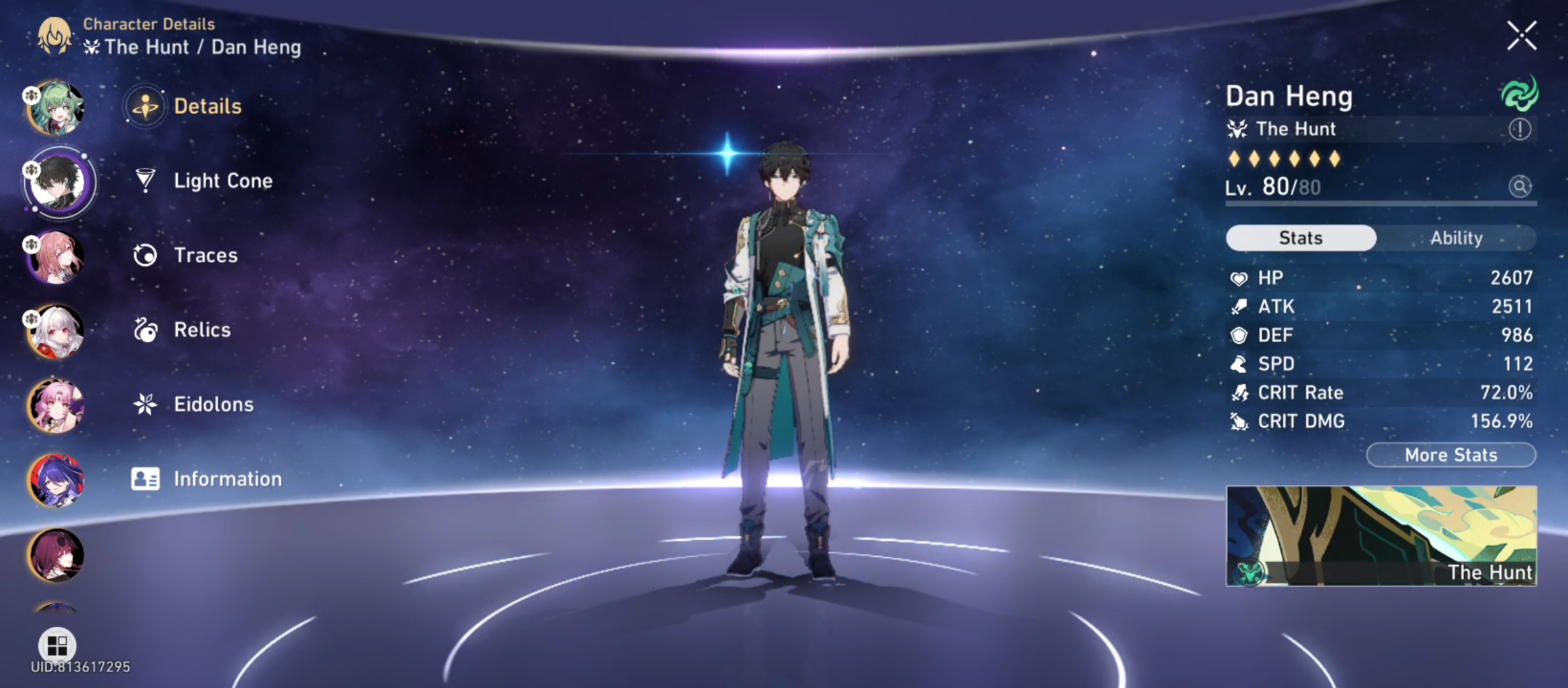Open the Details panel icon

[x=145, y=106]
